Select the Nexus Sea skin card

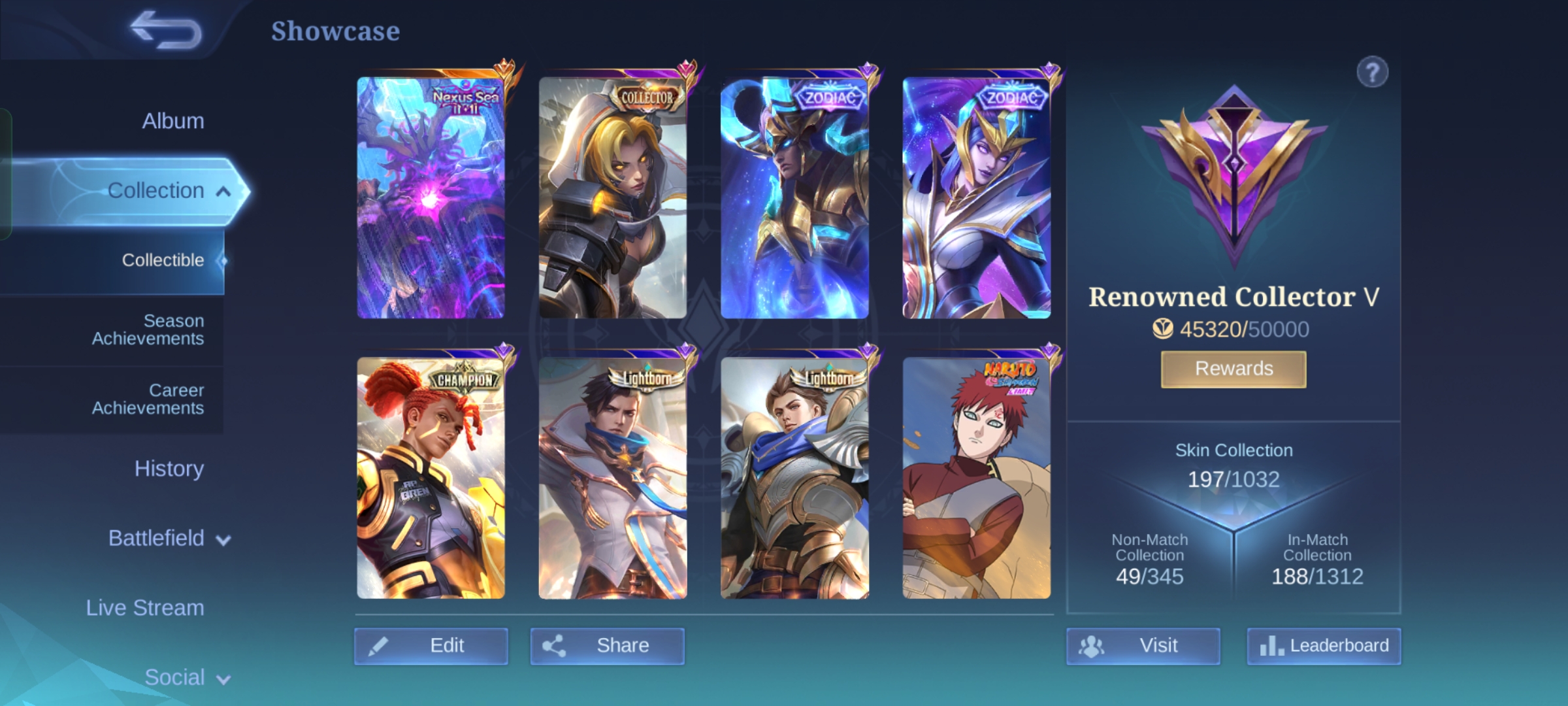coord(431,197)
